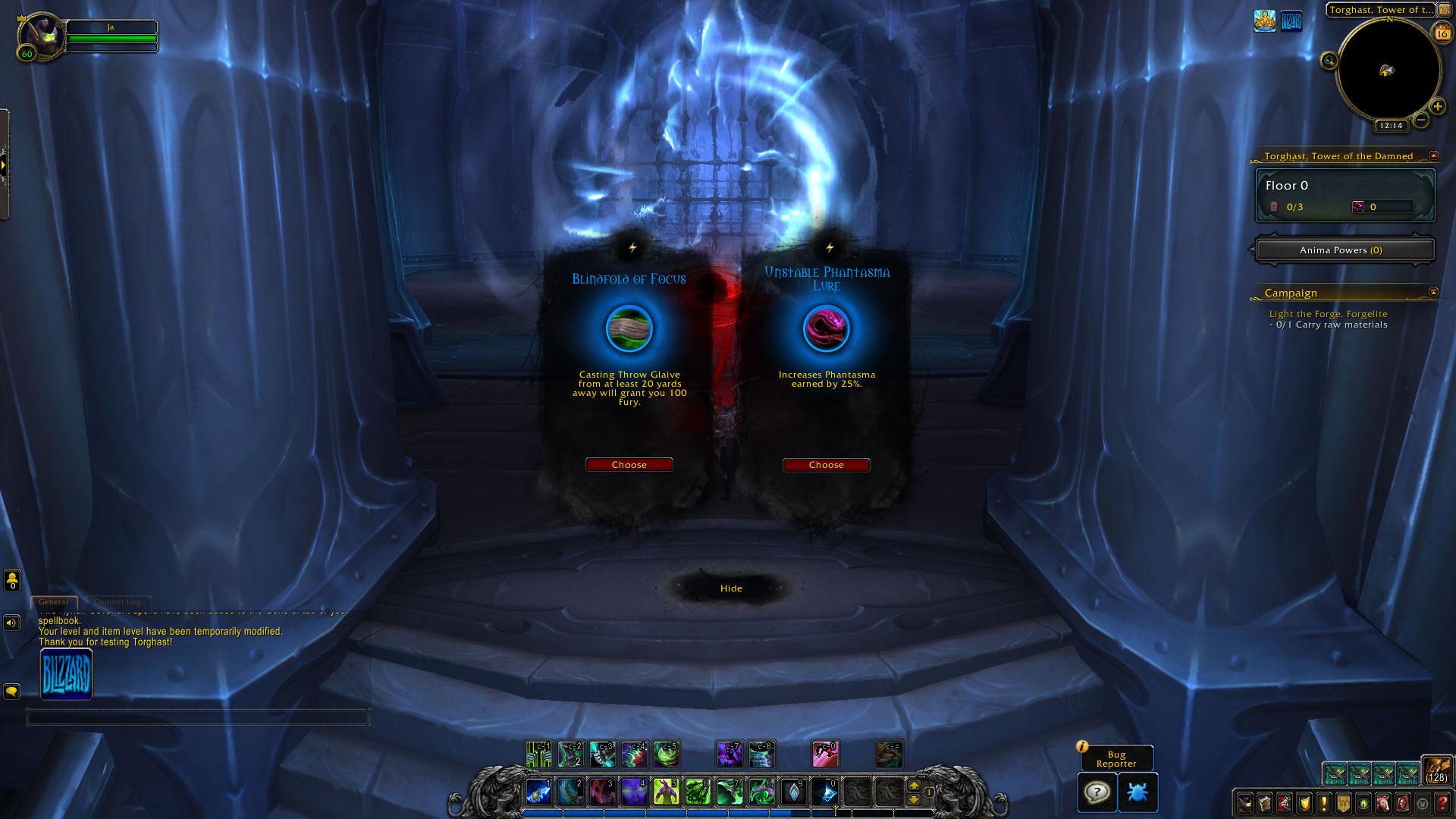Open the social friends list button
This screenshot has height=819, width=1456.
coord(12,581)
